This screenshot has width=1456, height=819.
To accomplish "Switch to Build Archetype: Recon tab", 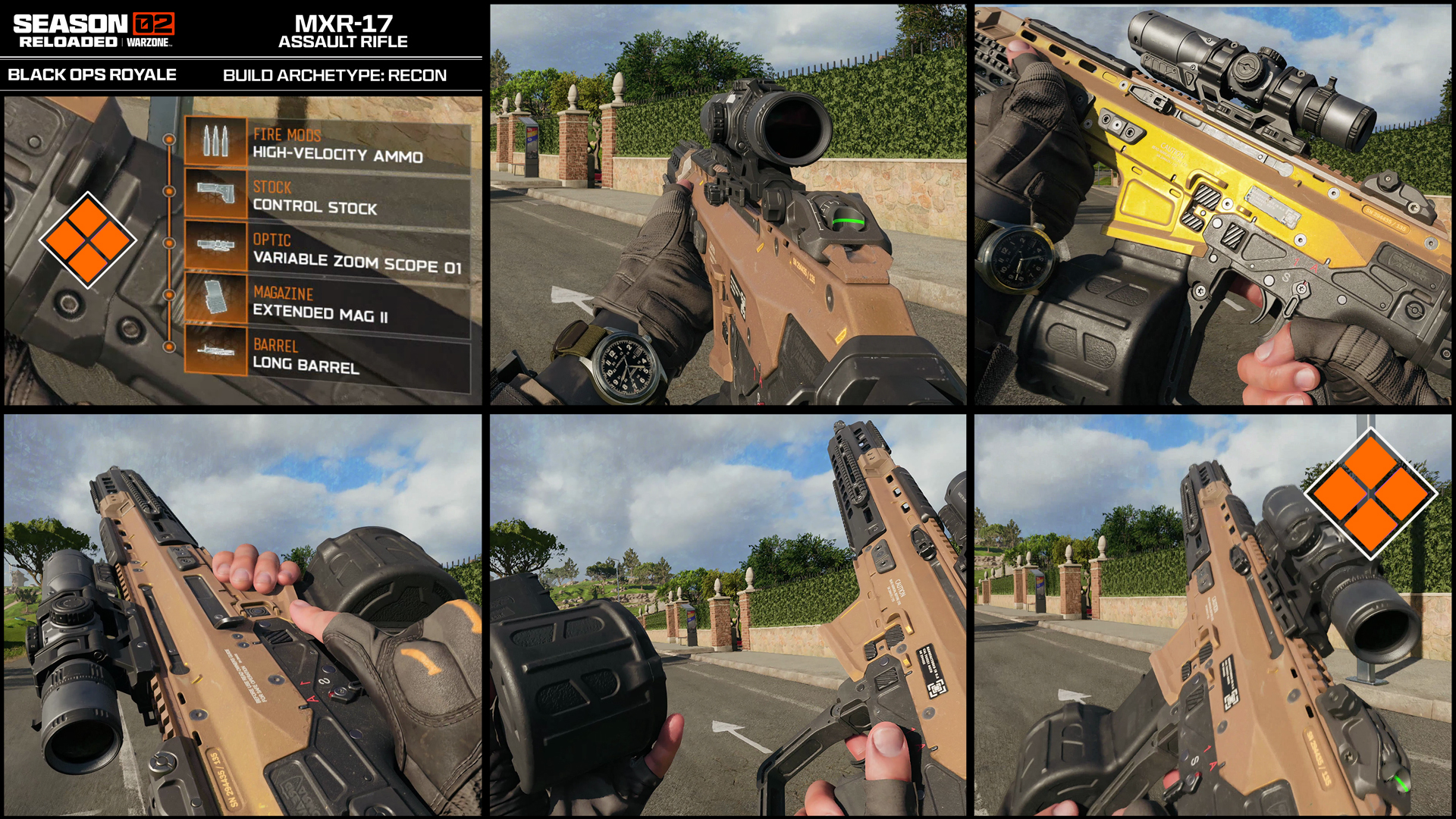I will coord(334,74).
